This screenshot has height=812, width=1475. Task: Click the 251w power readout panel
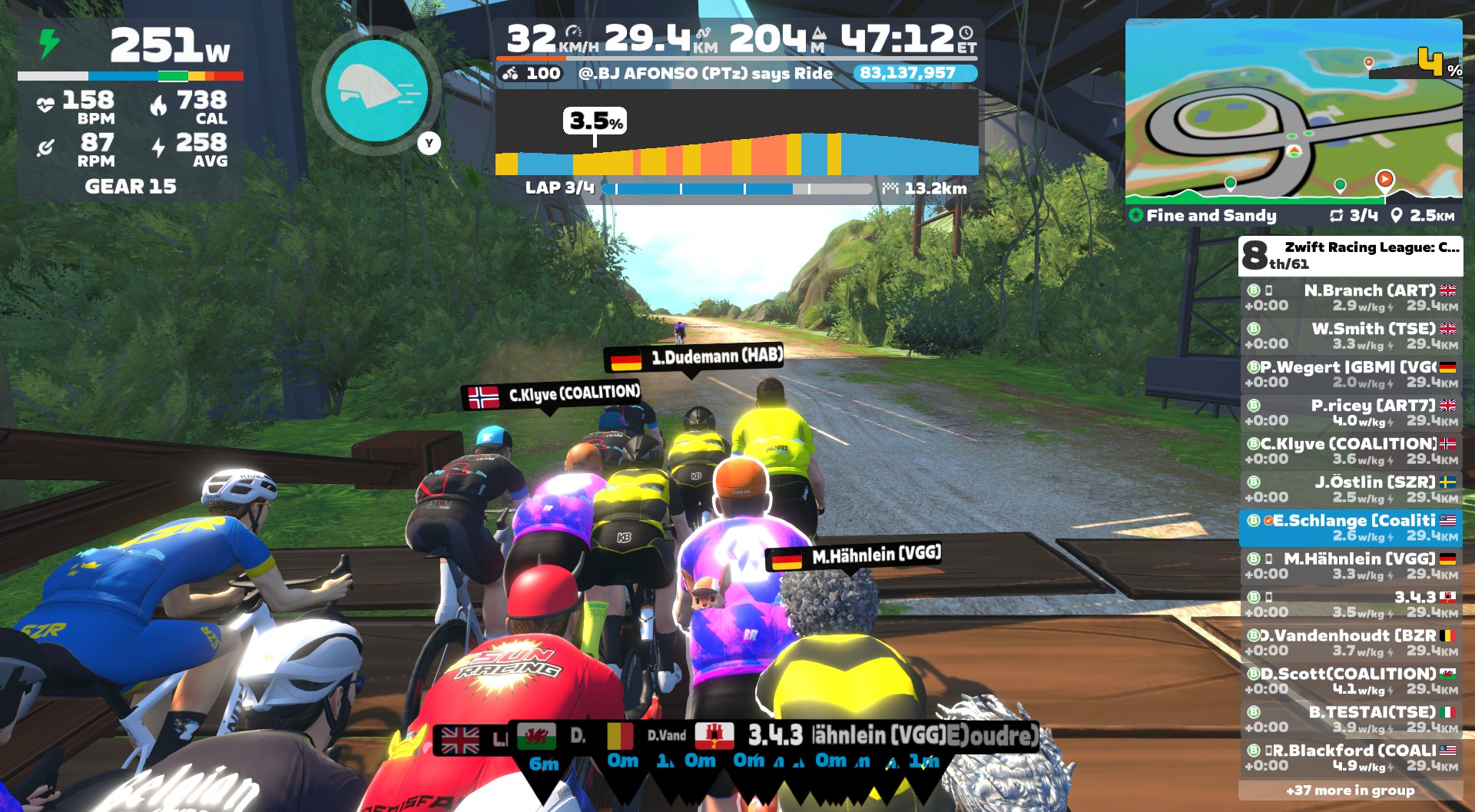click(x=131, y=46)
